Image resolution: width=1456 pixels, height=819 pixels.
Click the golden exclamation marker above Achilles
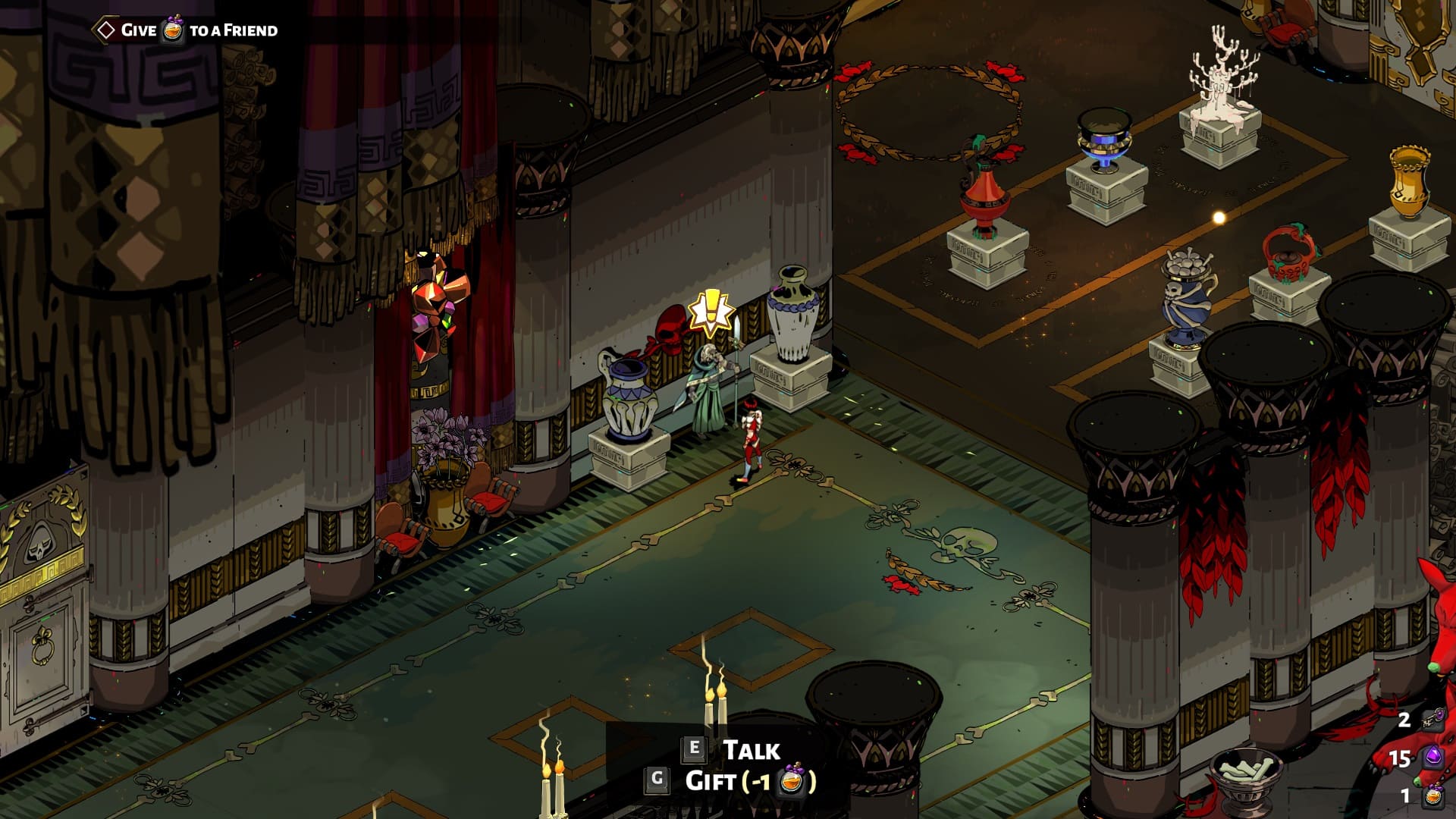(x=711, y=310)
